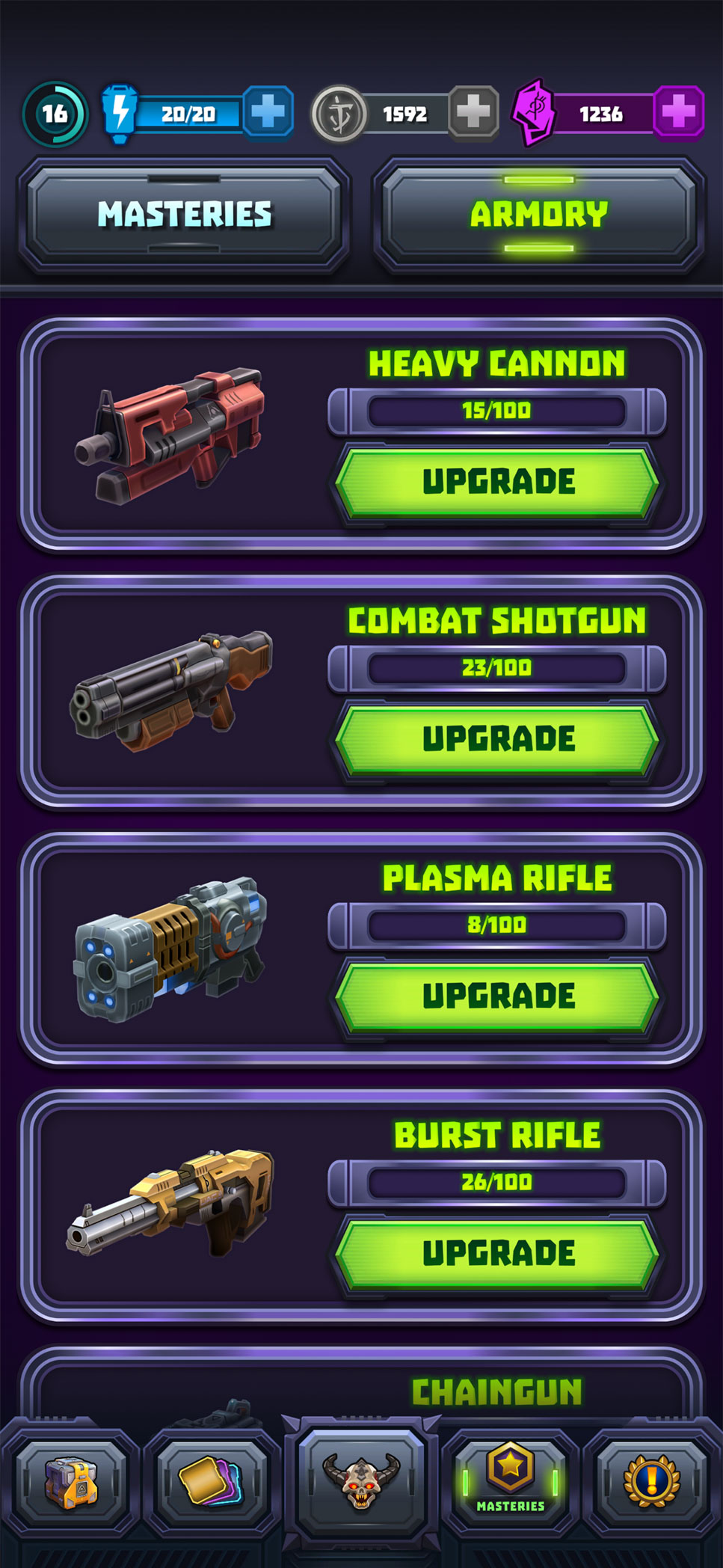Image resolution: width=723 pixels, height=1568 pixels.
Task: Upgrade the Burst Rifle
Action: click(498, 1253)
